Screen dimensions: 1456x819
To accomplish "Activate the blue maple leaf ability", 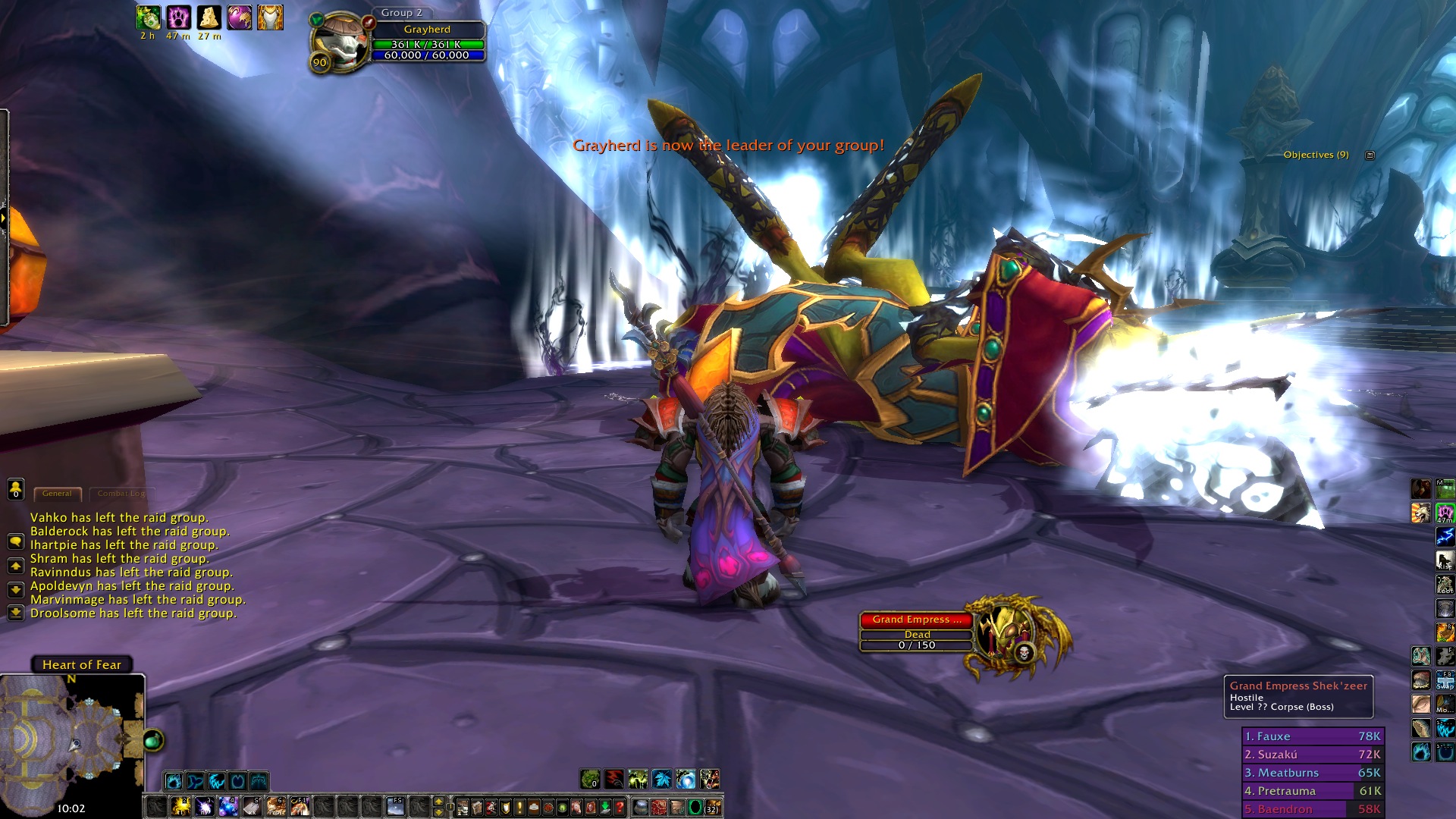I will pyautogui.click(x=662, y=779).
